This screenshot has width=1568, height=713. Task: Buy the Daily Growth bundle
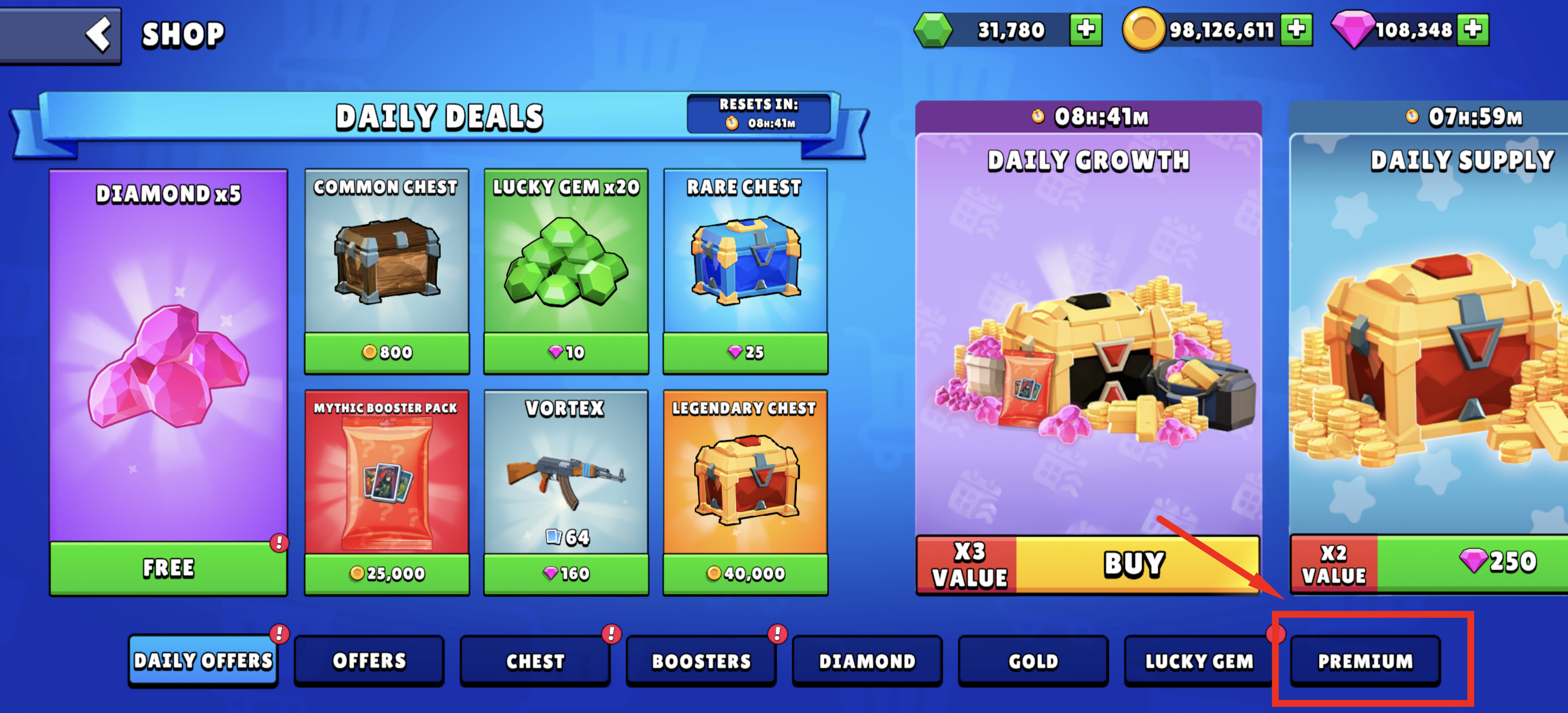click(x=1134, y=564)
